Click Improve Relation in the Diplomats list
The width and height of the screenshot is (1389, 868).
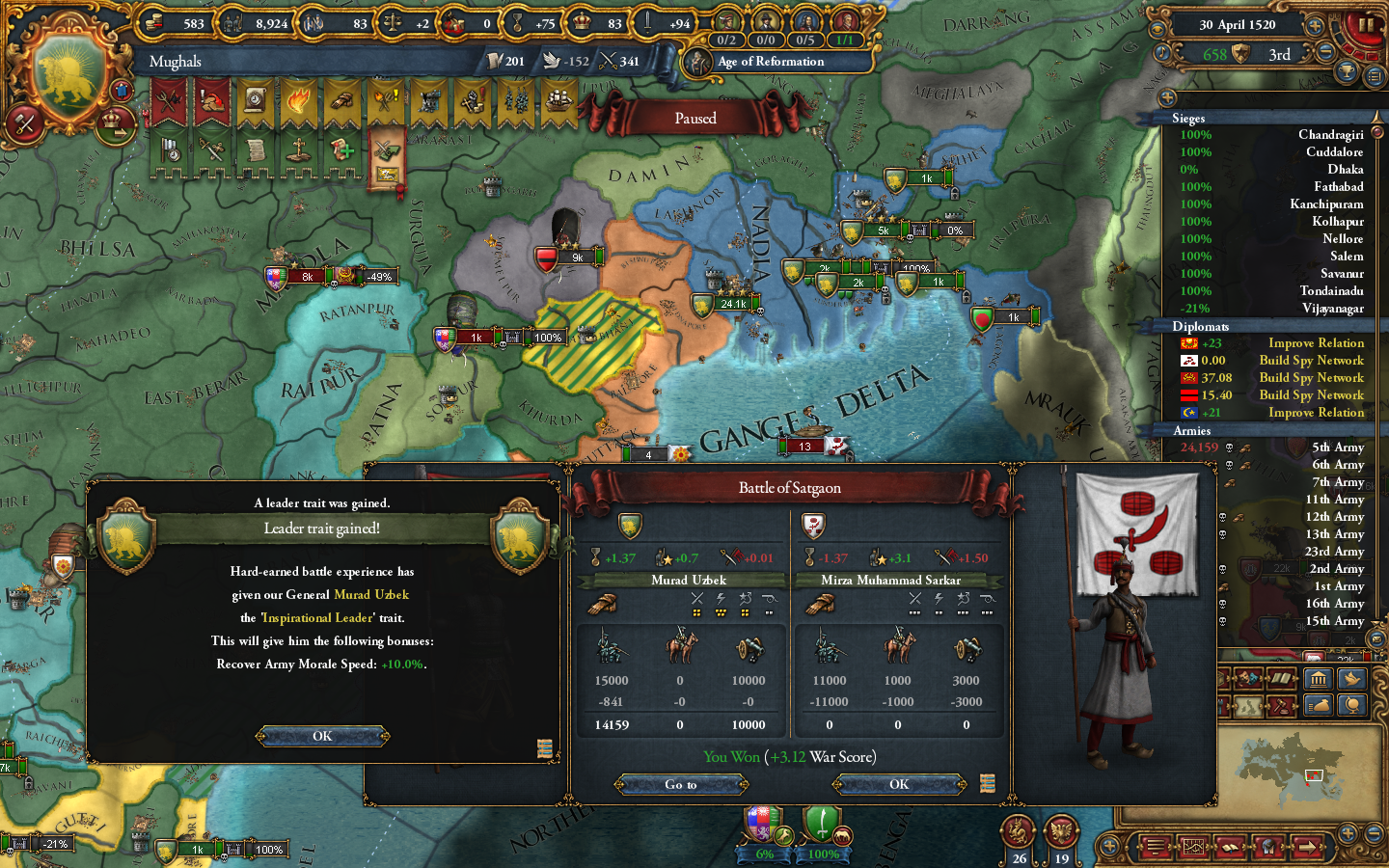pos(1315,342)
